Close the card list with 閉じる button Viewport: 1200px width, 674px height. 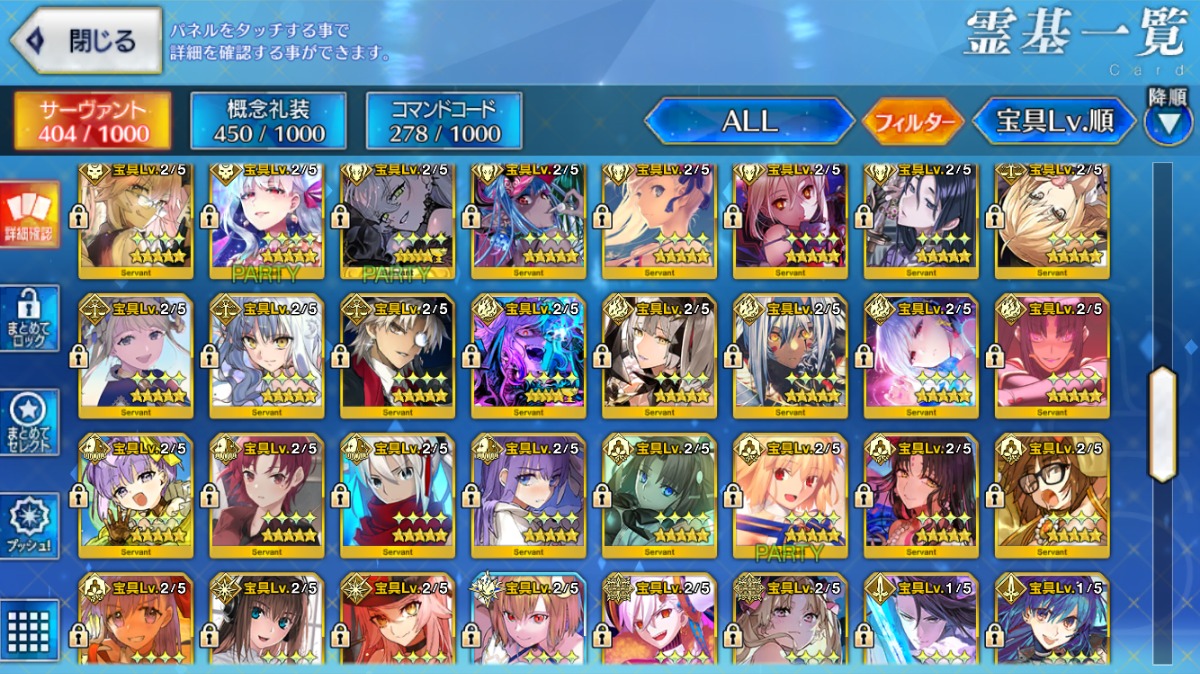[86, 41]
